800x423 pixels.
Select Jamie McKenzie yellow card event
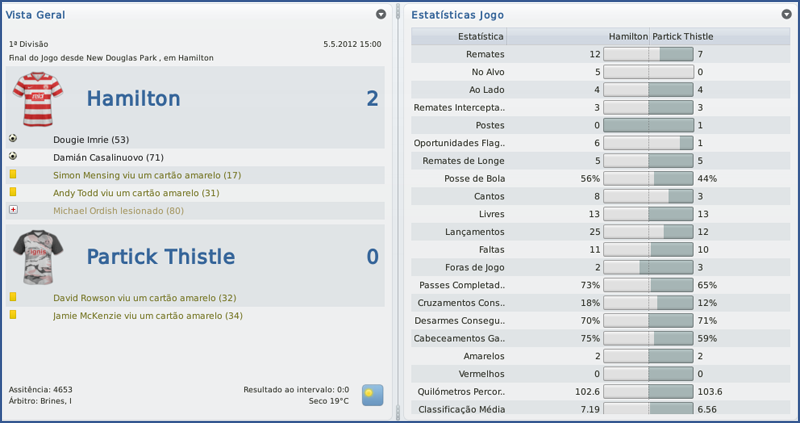tap(148, 316)
